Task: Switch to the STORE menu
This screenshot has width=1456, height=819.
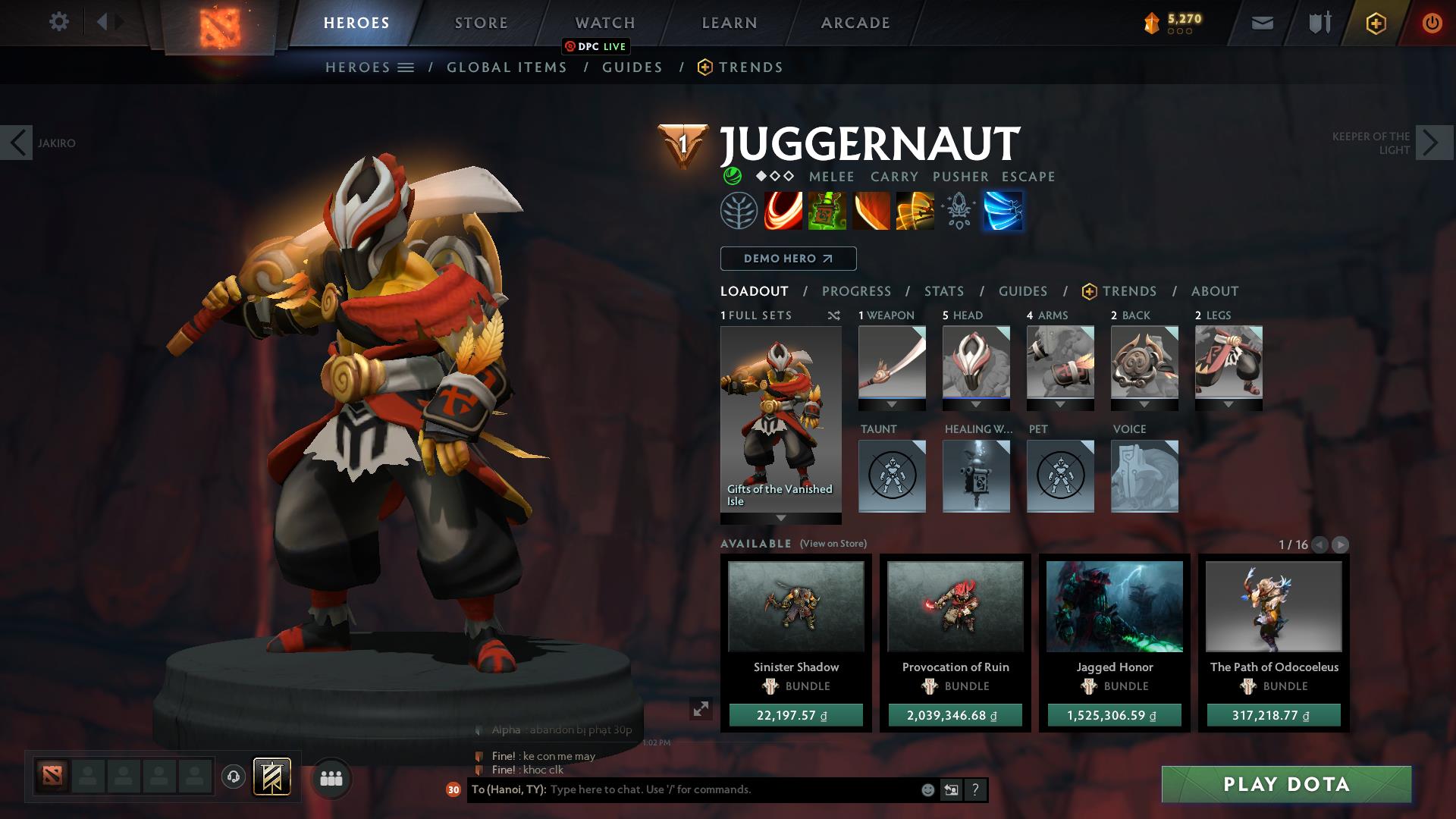Action: 480,23
